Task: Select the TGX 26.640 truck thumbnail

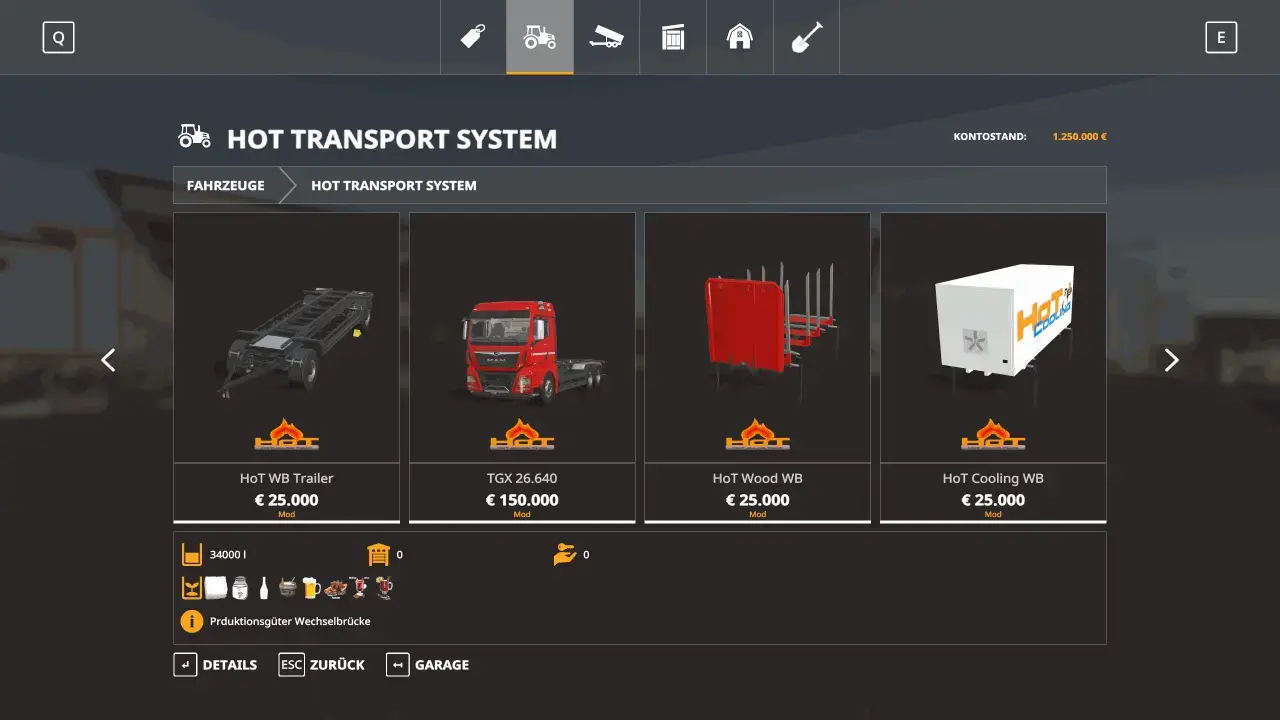Action: tap(522, 340)
